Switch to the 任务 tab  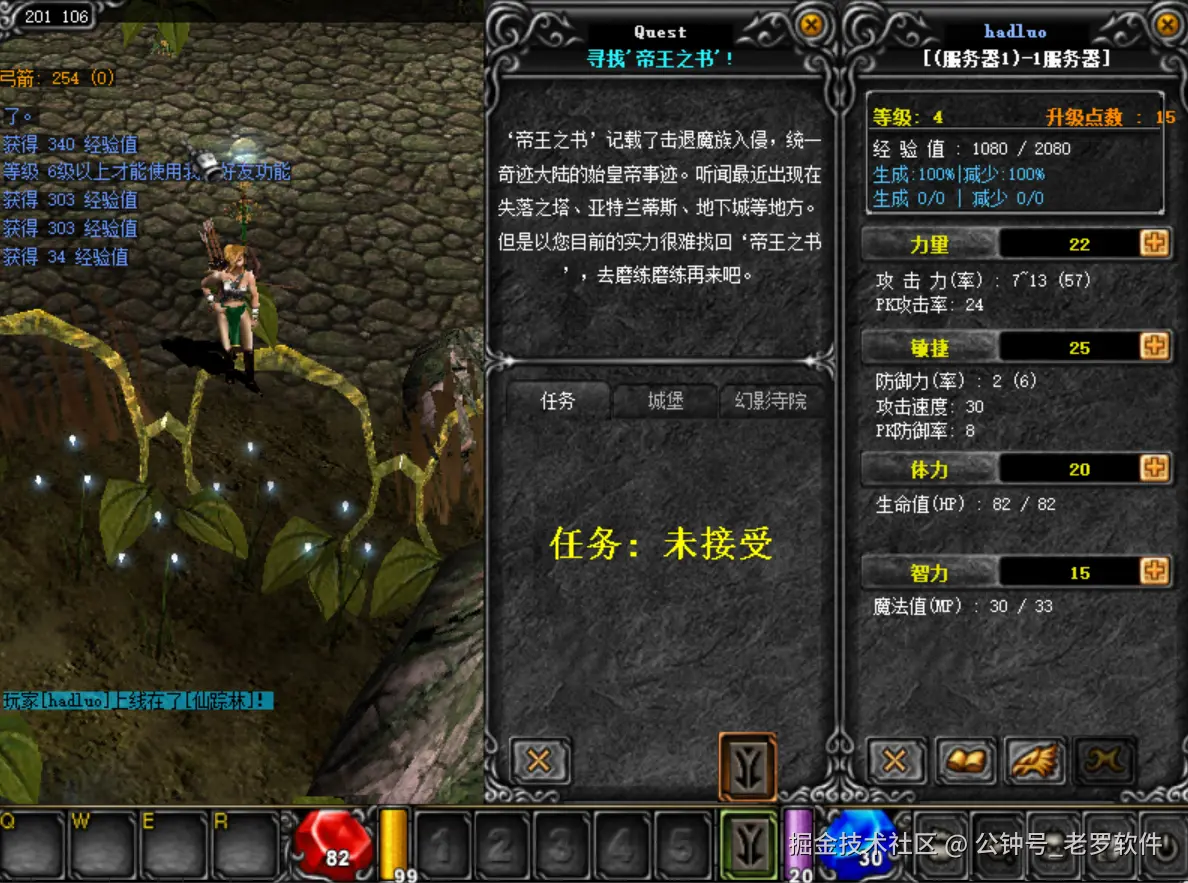(558, 401)
